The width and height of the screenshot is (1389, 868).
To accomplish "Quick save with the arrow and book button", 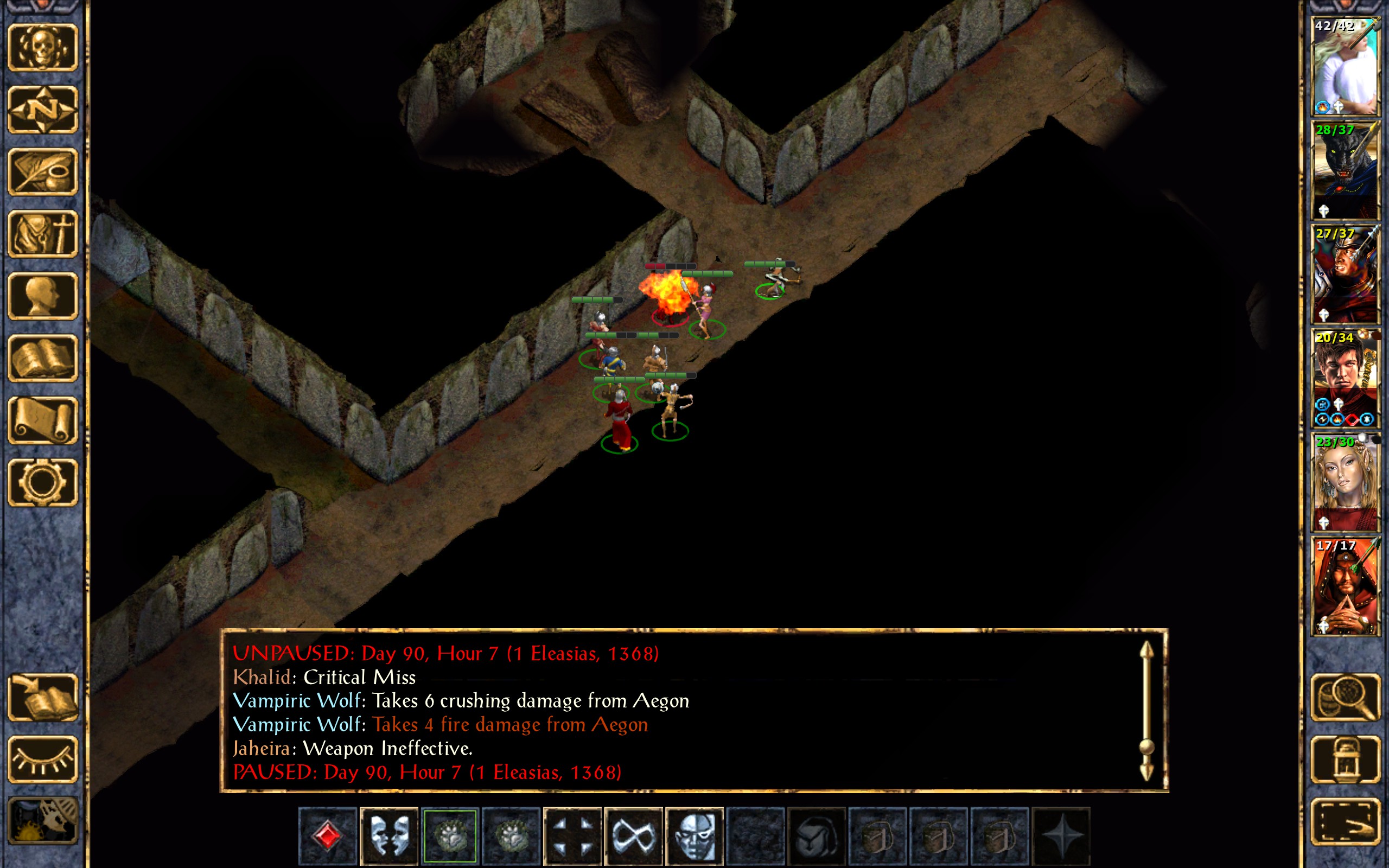I will (x=42, y=697).
